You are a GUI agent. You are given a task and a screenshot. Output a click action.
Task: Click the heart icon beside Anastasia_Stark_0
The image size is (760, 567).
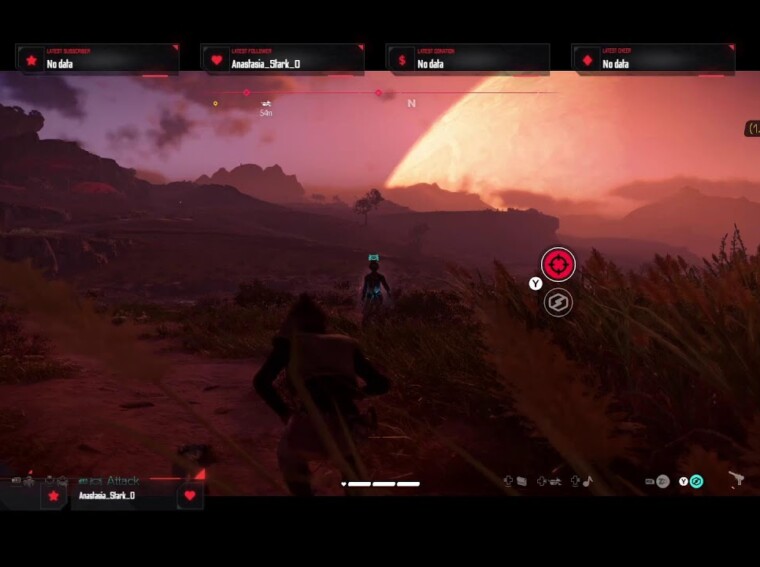(x=190, y=495)
